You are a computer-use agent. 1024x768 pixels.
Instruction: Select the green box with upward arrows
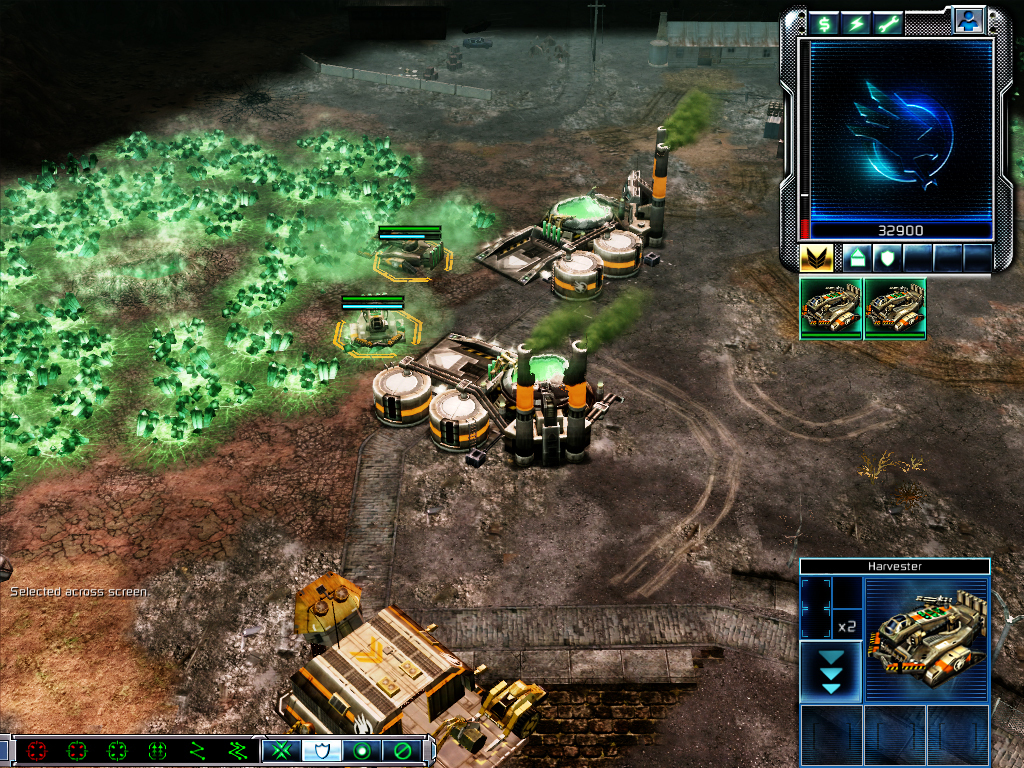[157, 750]
